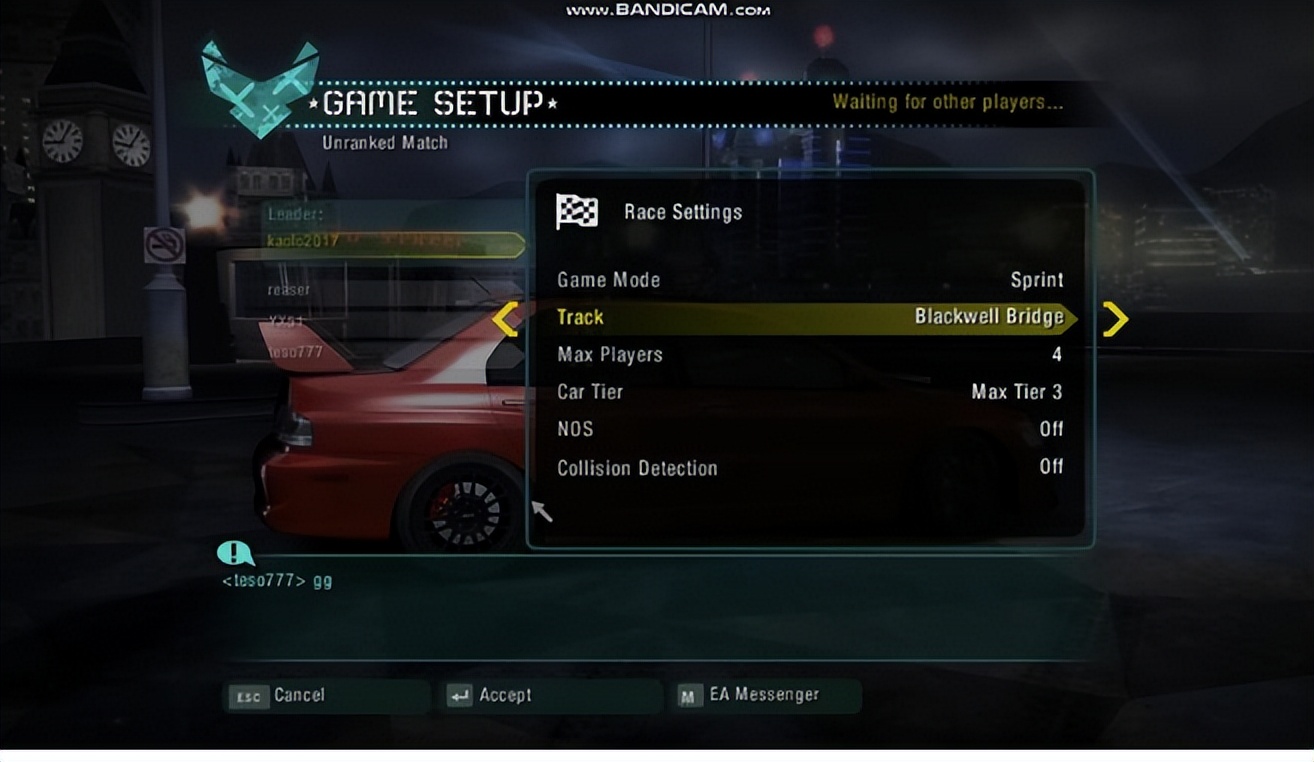
Task: Select the highlighted Track row
Action: tap(809, 318)
